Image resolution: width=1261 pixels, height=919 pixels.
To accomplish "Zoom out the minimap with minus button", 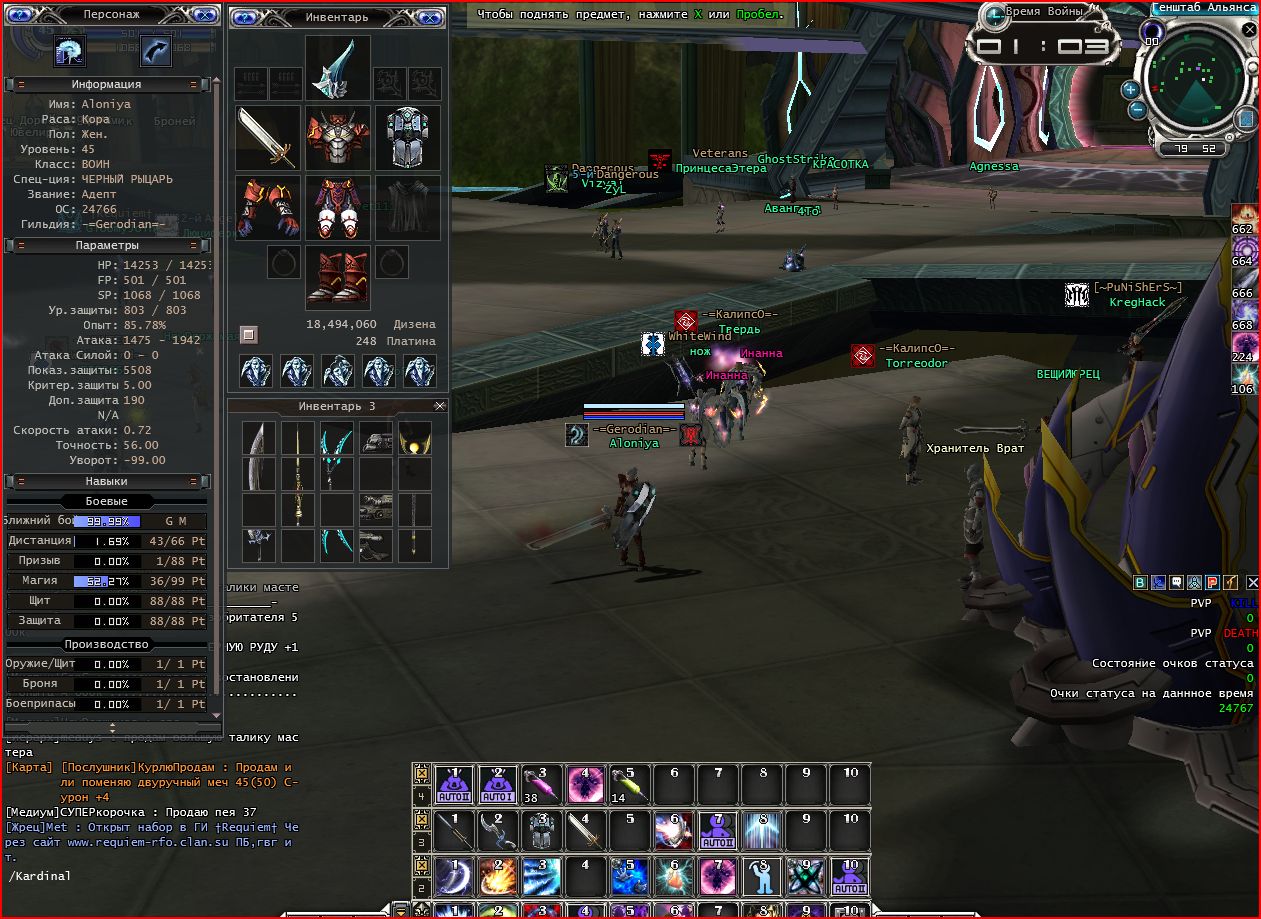I will [1138, 111].
